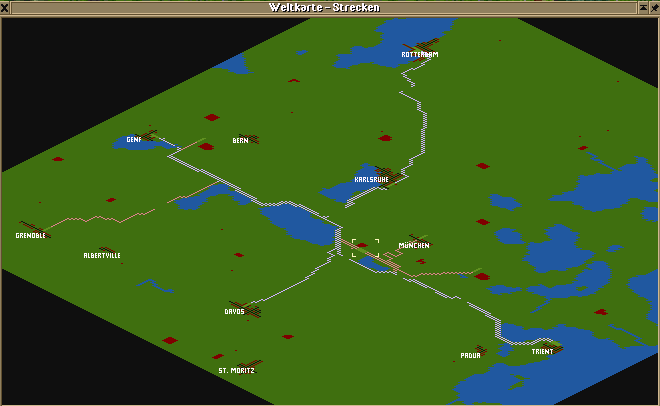Viewport: 660px width, 406px height.
Task: Collapse the map window with the roll-up button
Action: [x=641, y=7]
